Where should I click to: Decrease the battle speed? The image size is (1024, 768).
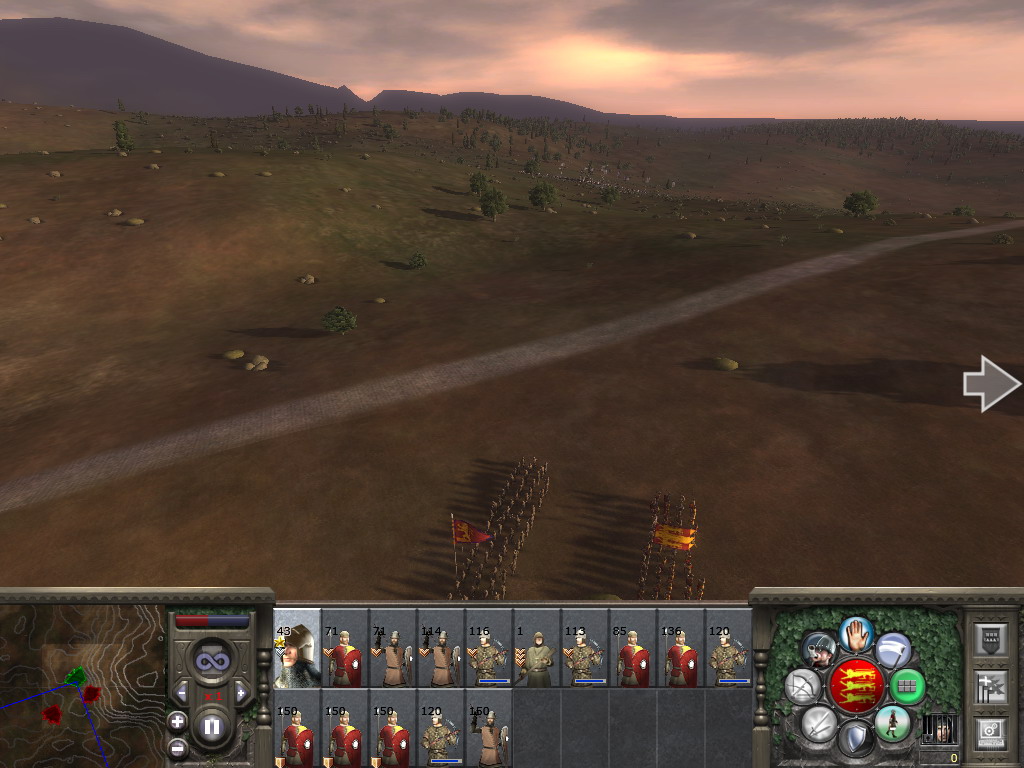[x=182, y=692]
